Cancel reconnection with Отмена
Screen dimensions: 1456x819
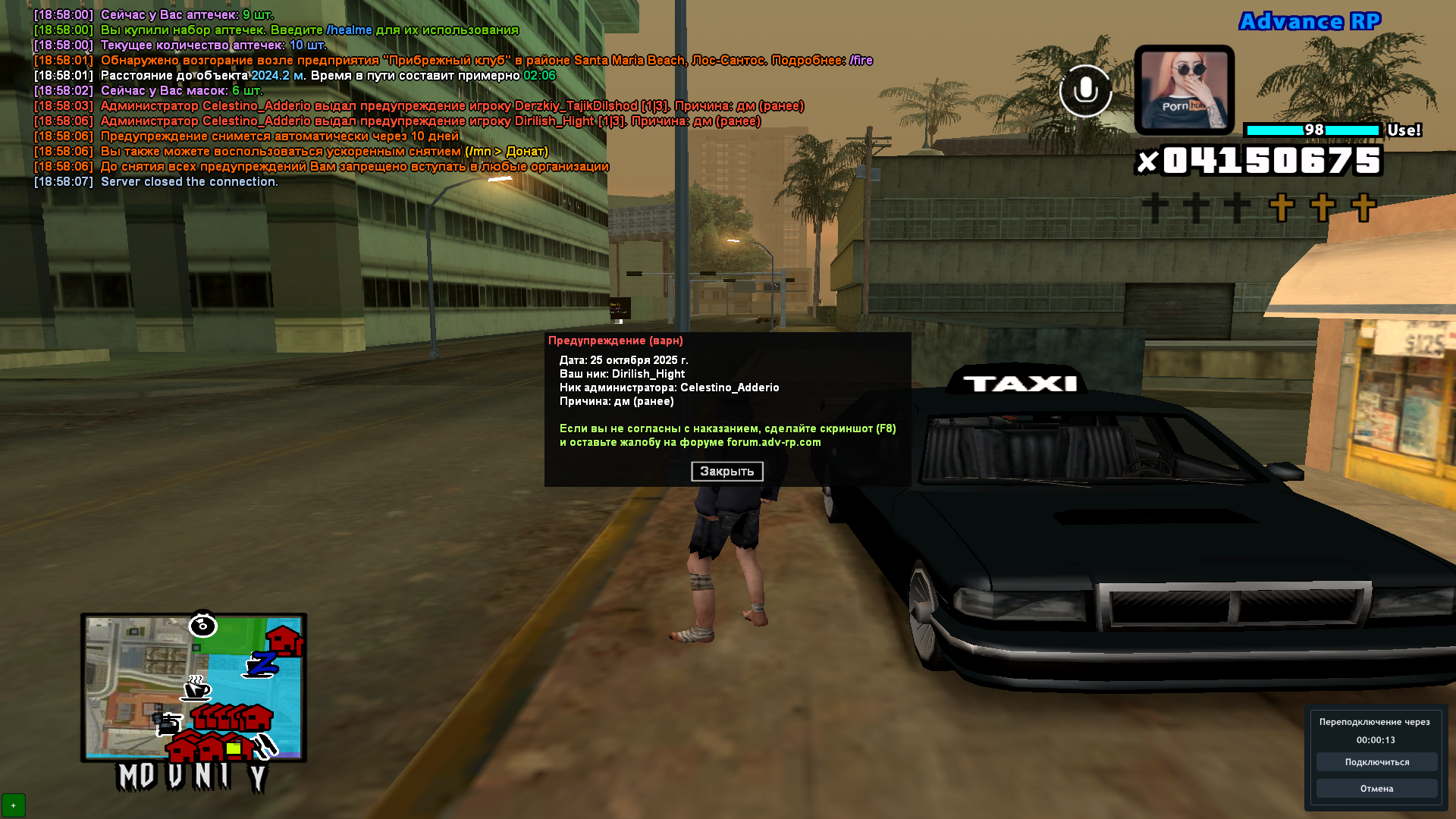coord(1376,789)
